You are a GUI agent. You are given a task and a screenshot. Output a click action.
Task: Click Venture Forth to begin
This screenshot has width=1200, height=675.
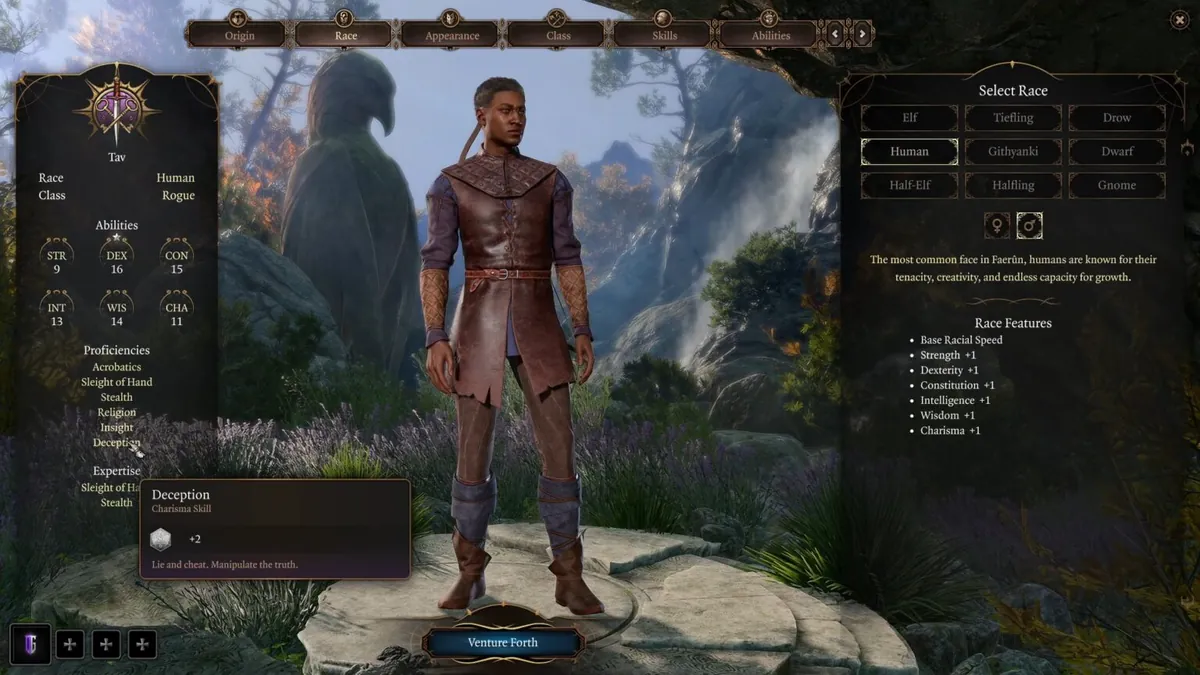click(x=502, y=642)
